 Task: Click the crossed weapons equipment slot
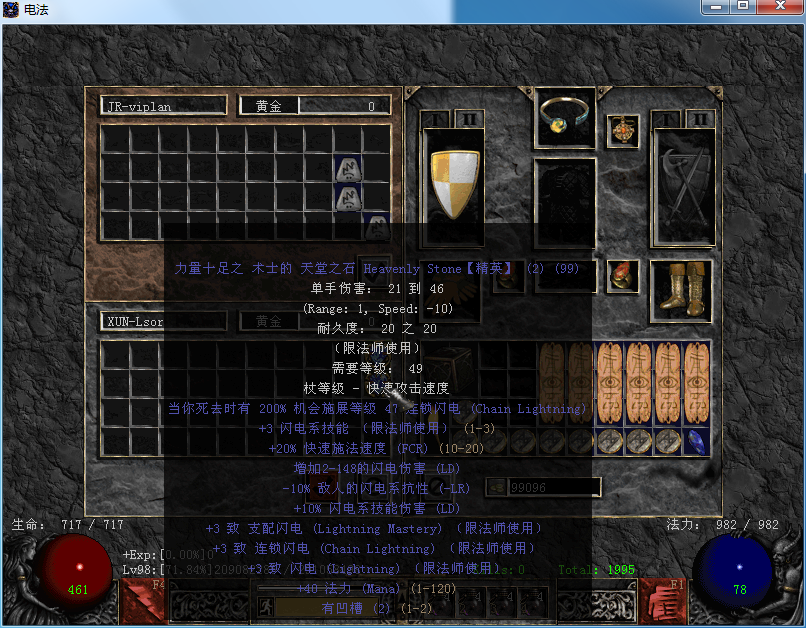coord(683,187)
